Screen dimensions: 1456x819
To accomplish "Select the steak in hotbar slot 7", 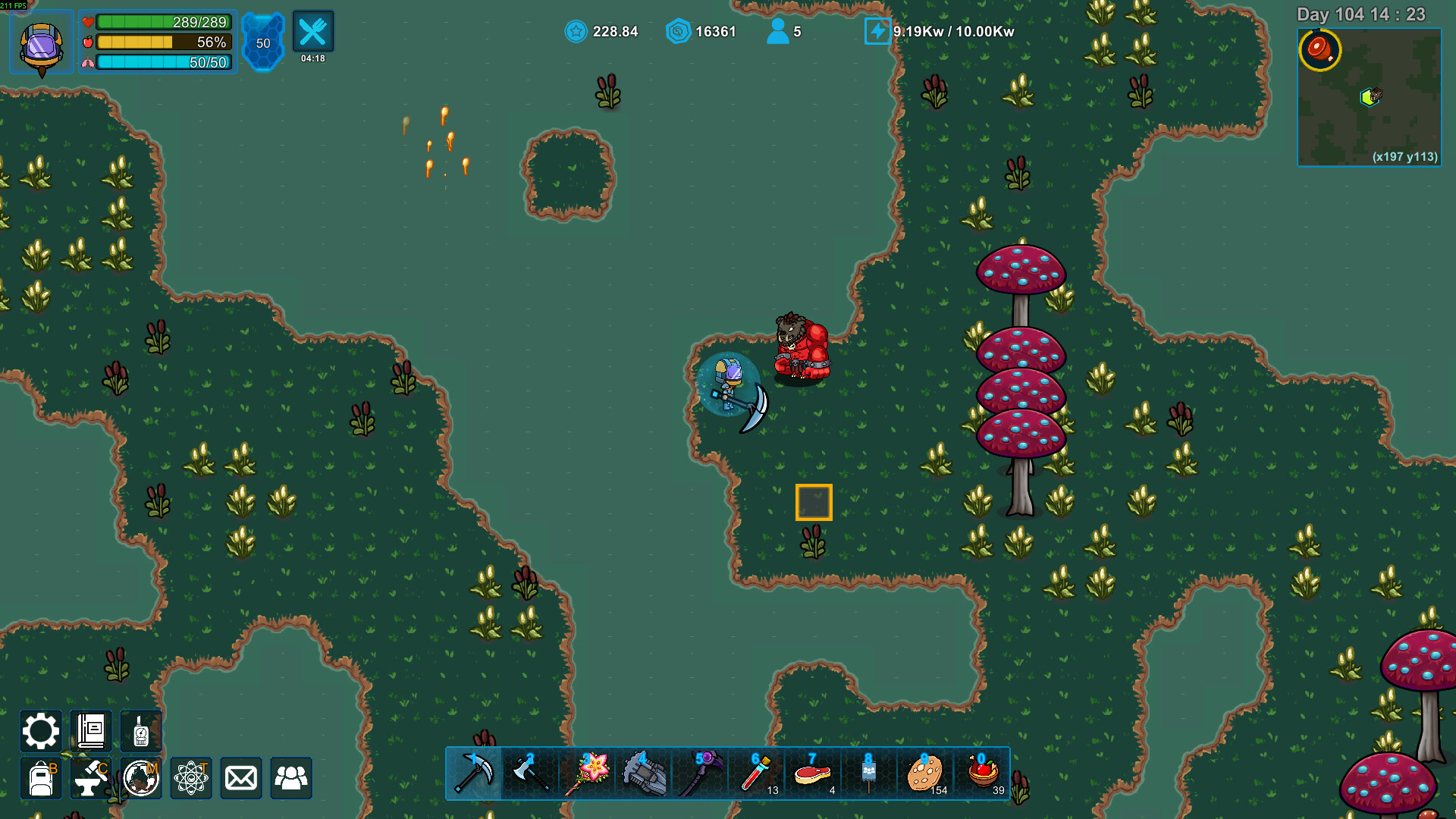I will click(x=812, y=773).
